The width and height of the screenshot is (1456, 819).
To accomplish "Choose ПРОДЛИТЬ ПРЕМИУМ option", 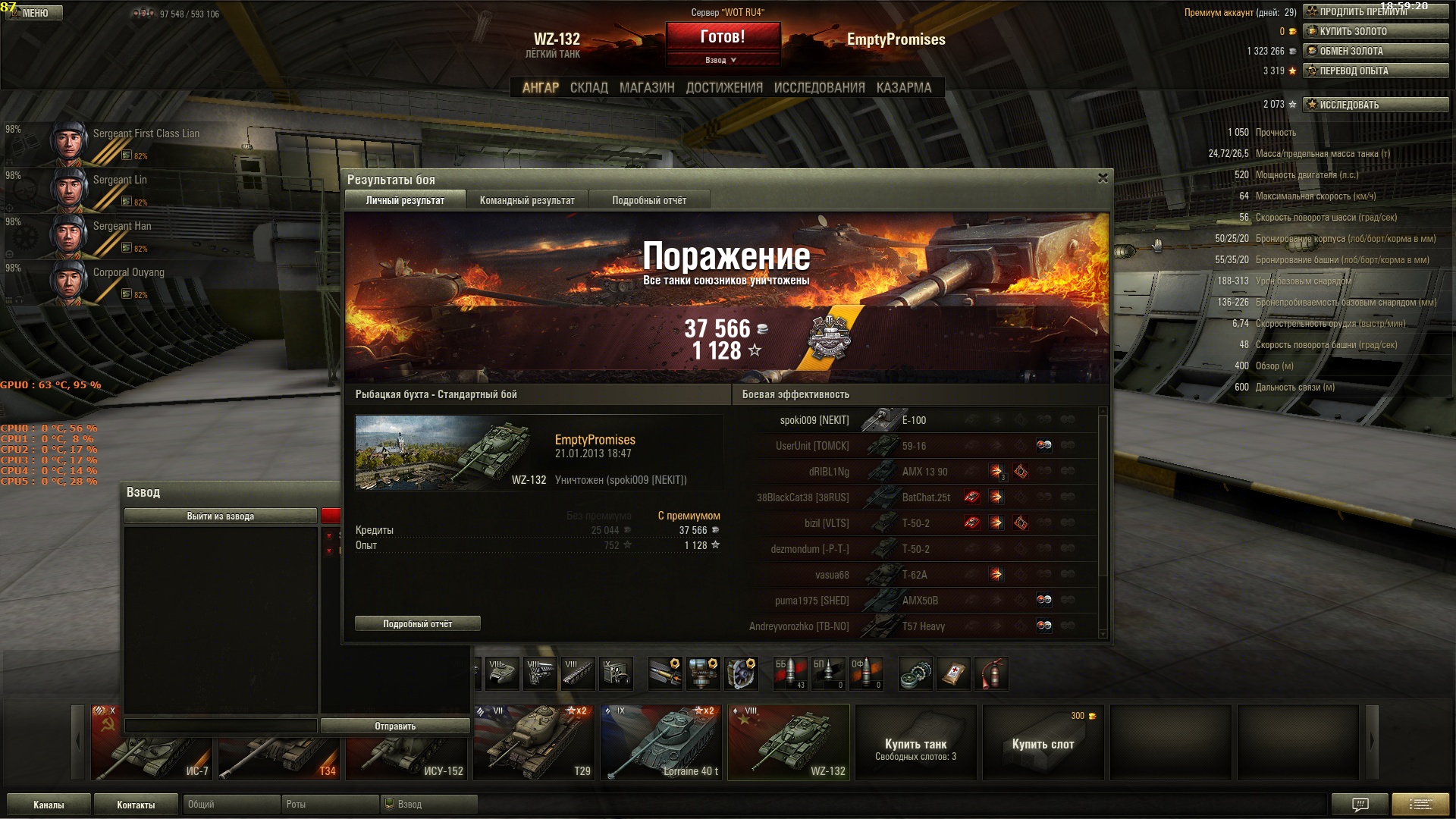I will click(x=1376, y=11).
